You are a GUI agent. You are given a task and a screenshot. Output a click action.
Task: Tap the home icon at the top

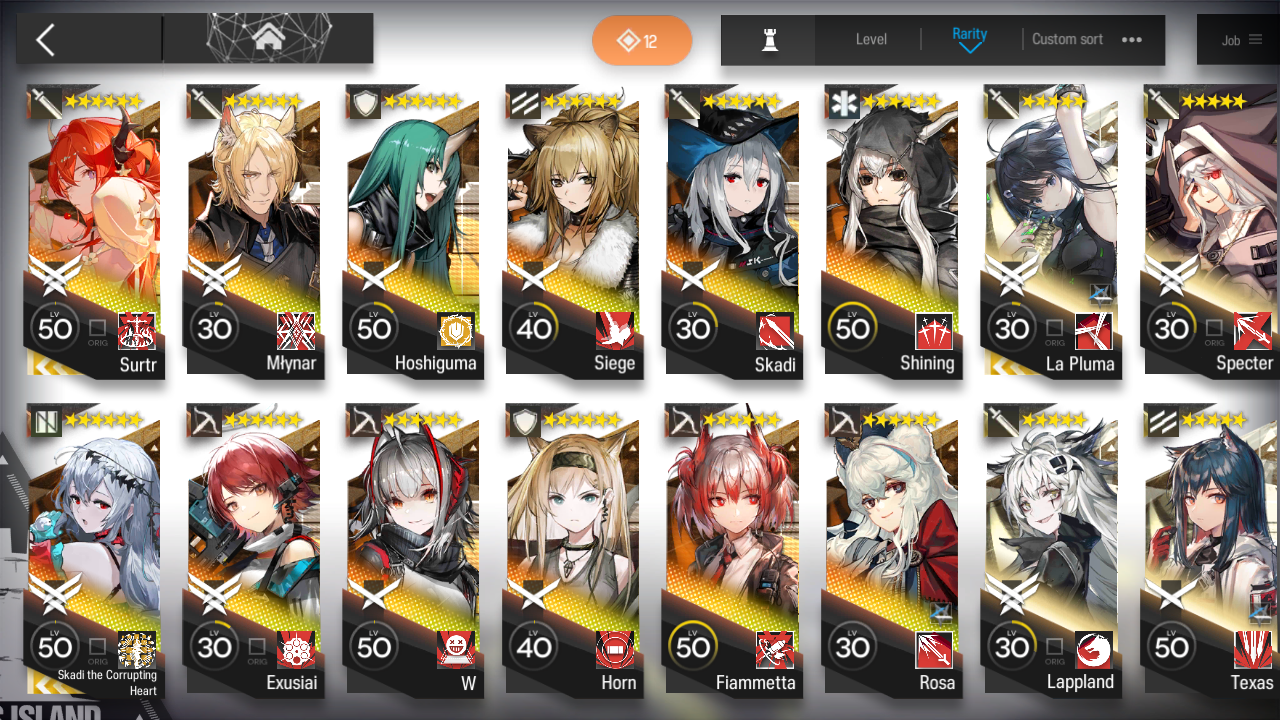tap(268, 38)
